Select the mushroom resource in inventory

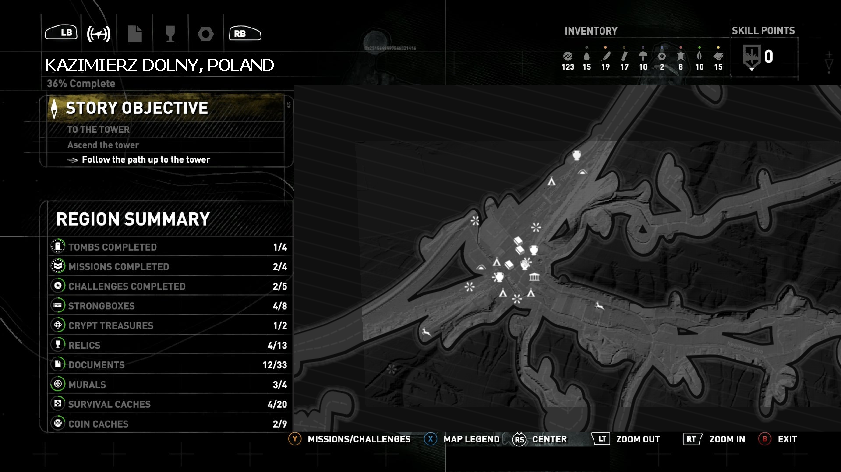pos(643,55)
